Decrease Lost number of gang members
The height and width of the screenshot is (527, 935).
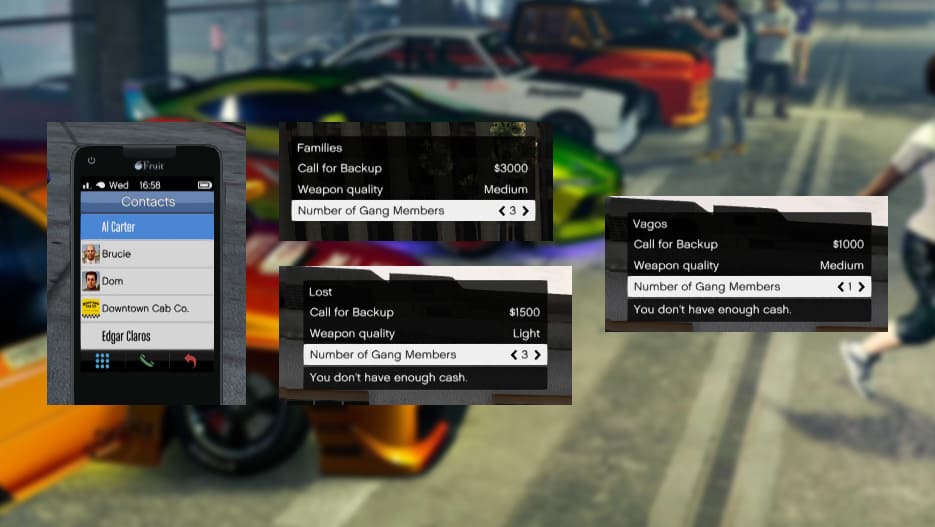(x=514, y=355)
